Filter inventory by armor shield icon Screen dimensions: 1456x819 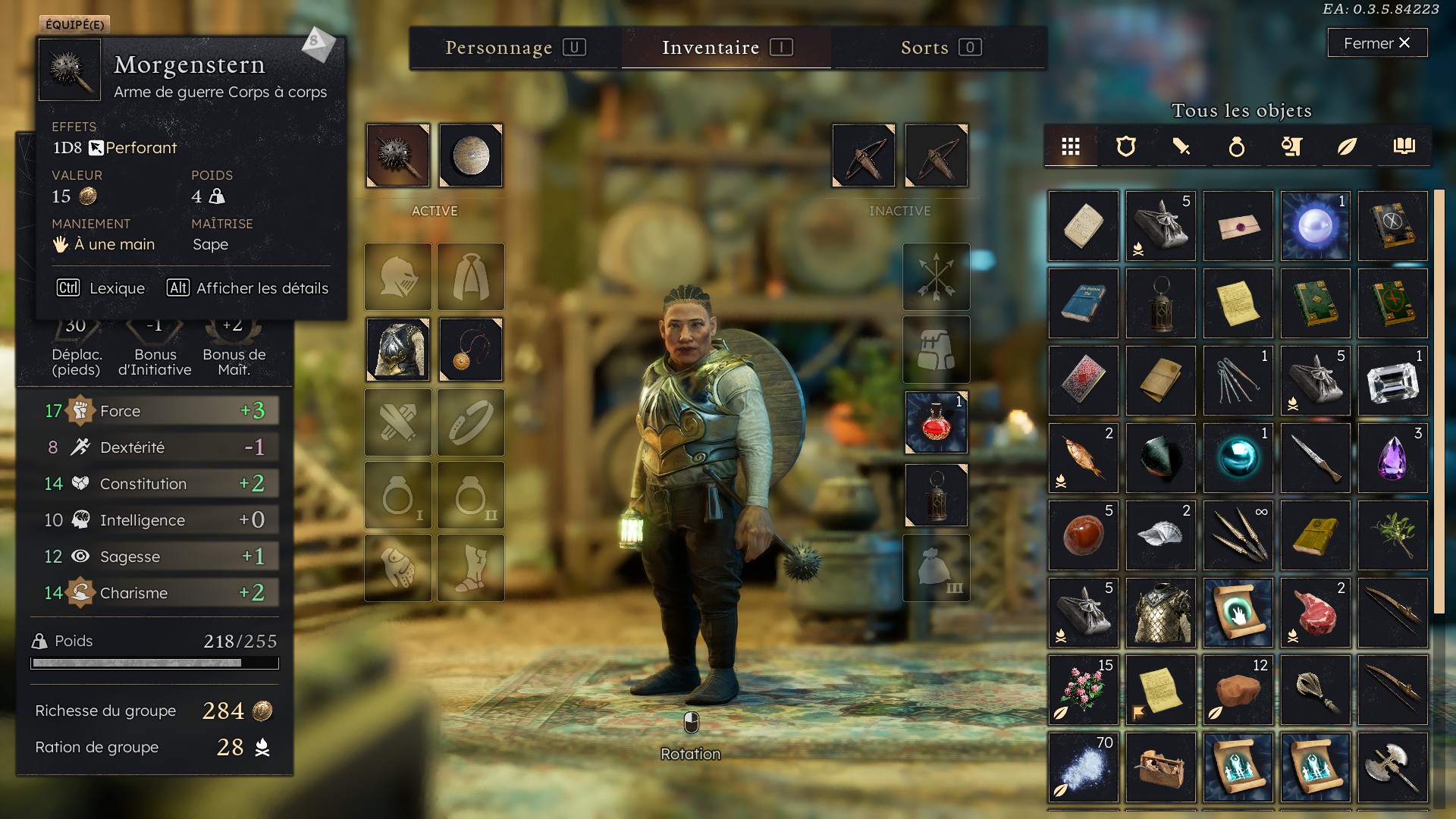pyautogui.click(x=1126, y=146)
